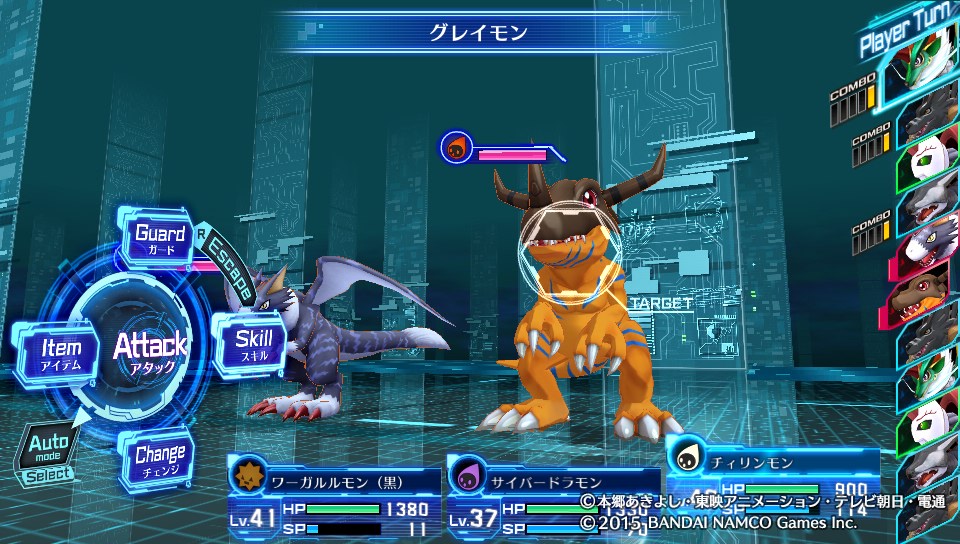Choose the Attack command

(150, 350)
